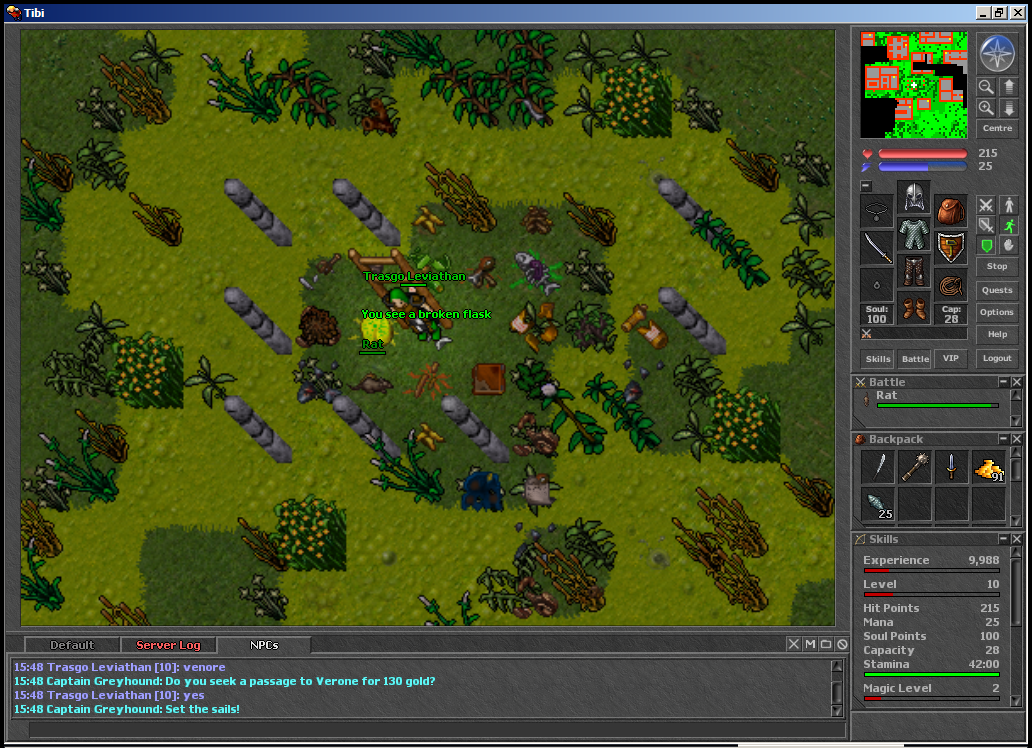
Task: Open the Options menu
Action: pos(997,312)
